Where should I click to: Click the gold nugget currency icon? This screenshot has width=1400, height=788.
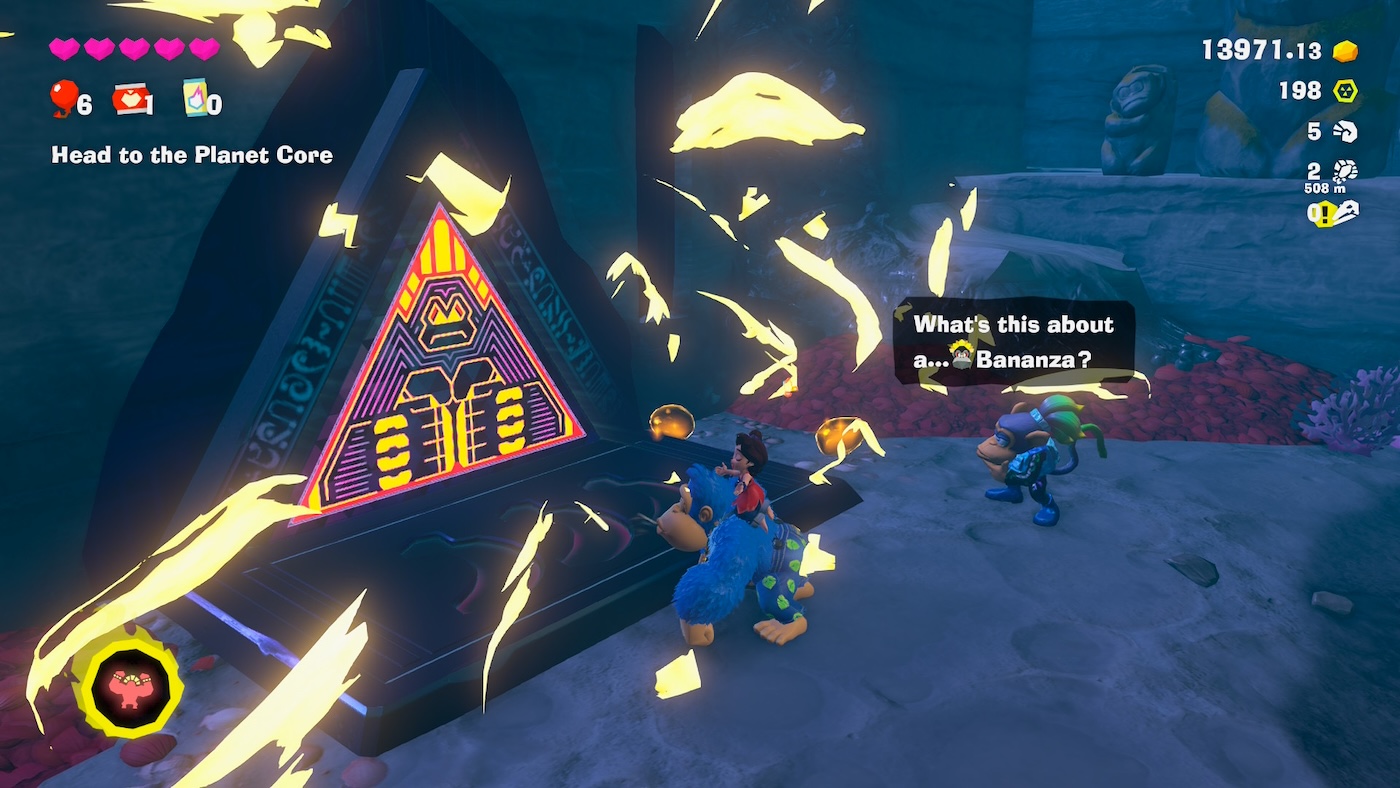pyautogui.click(x=1345, y=51)
